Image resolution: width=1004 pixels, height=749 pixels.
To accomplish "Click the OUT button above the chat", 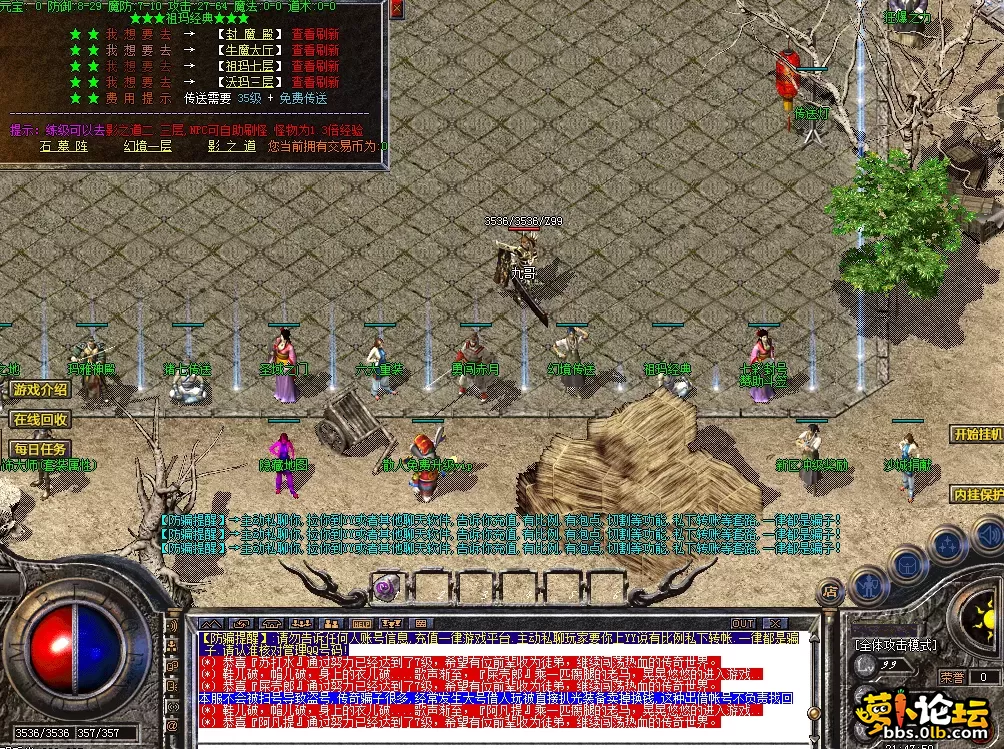I will coord(742,624).
